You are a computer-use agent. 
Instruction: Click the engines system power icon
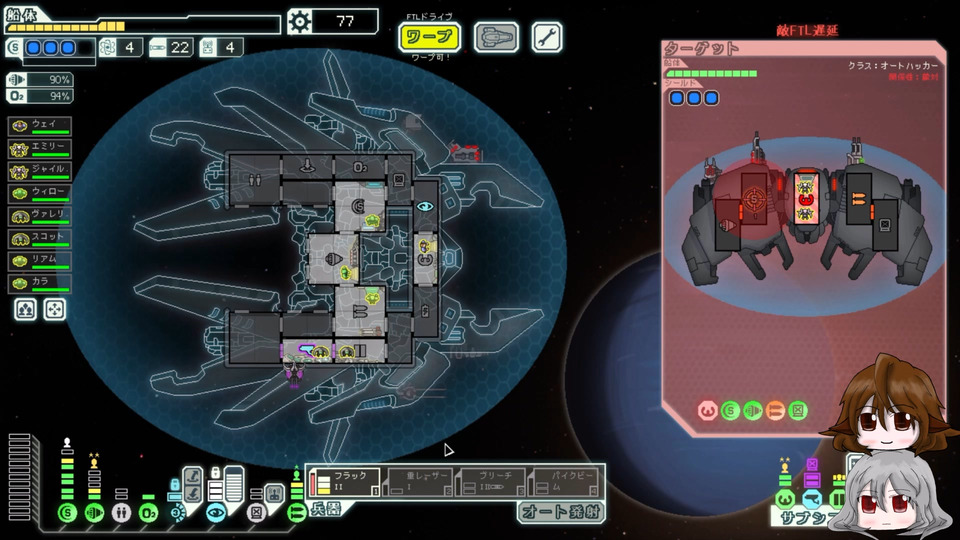pyautogui.click(x=94, y=513)
